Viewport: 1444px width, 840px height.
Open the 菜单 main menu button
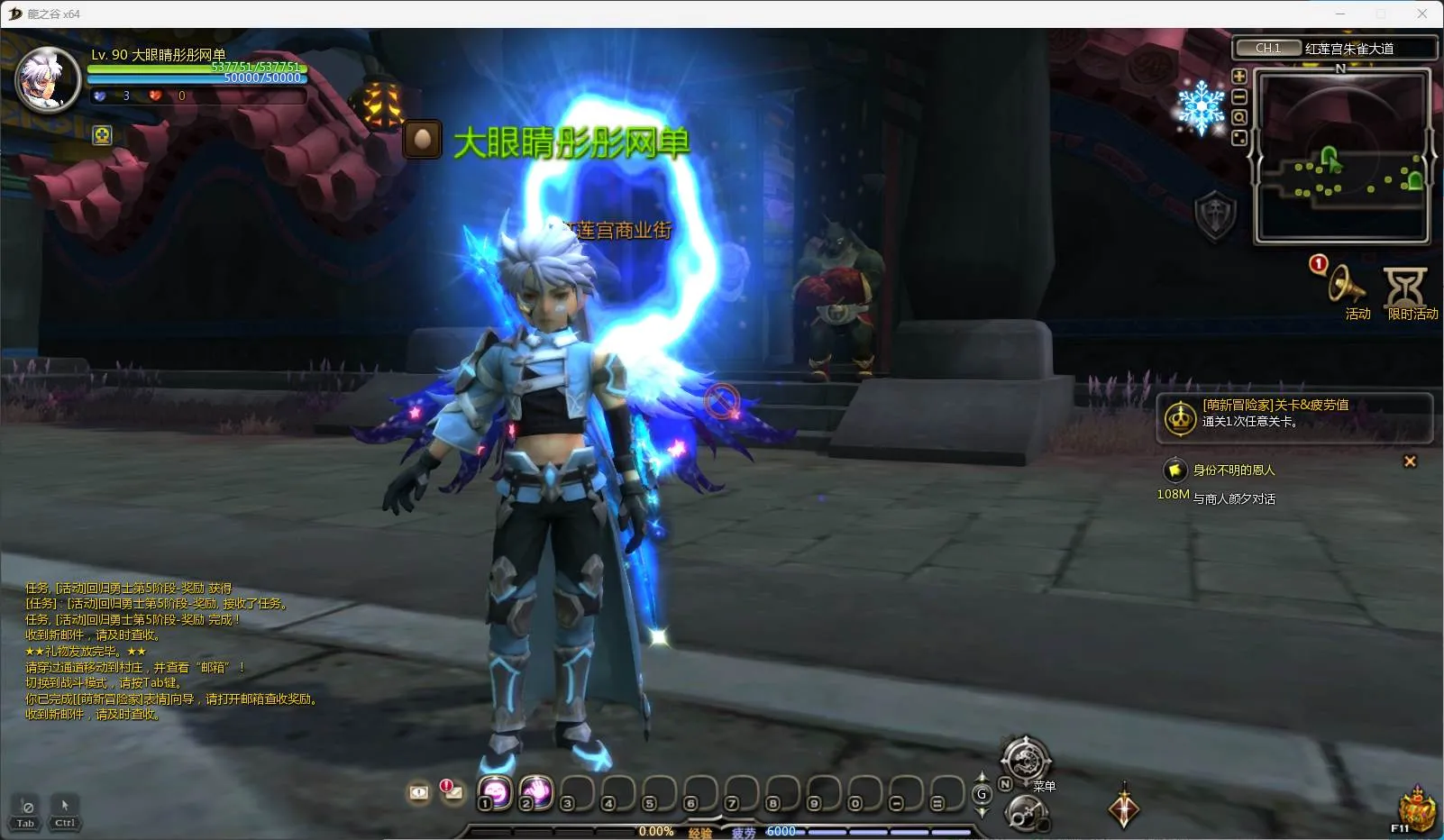tap(1026, 762)
